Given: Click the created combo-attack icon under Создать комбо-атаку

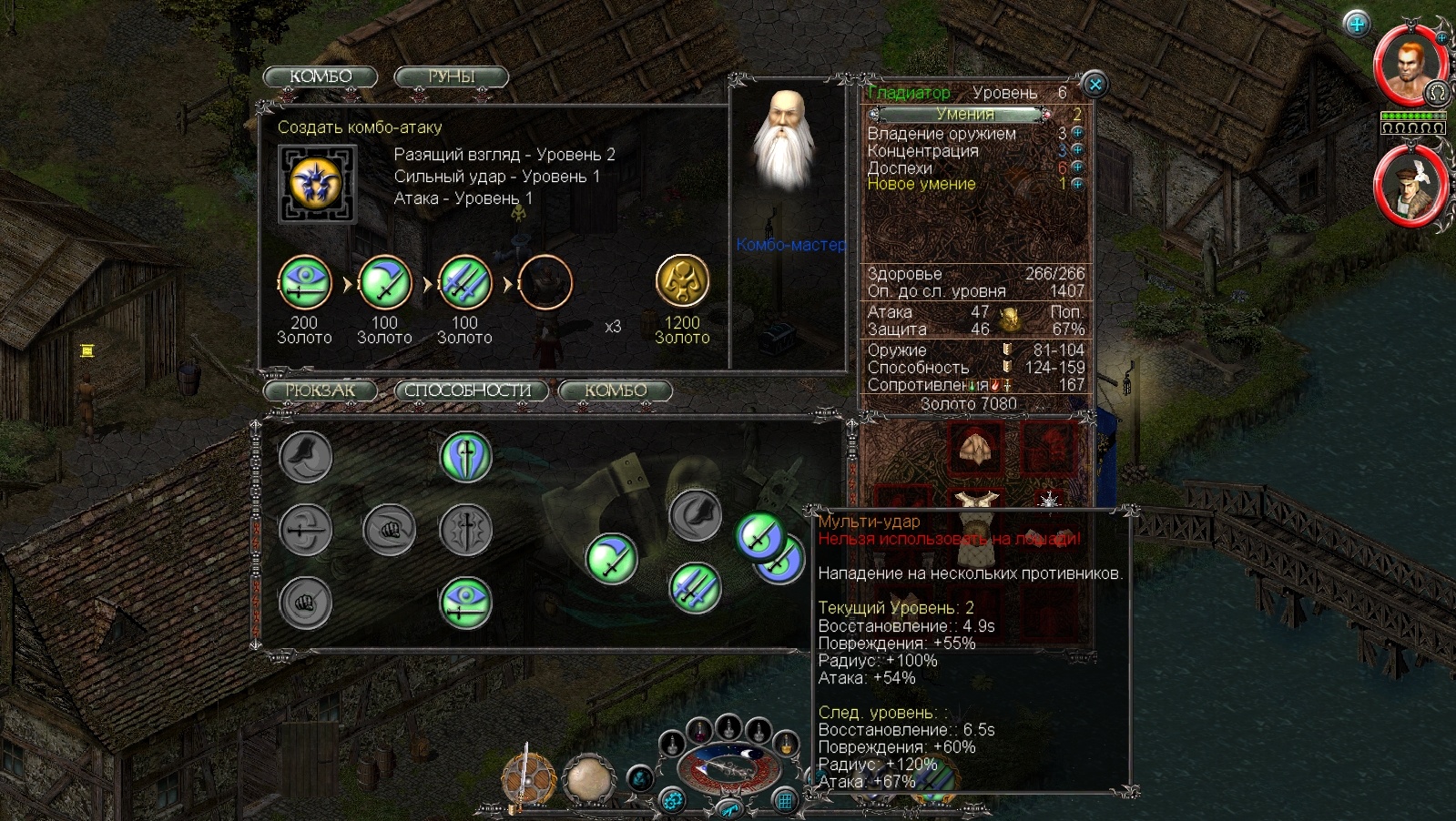Looking at the screenshot, I should (316, 183).
